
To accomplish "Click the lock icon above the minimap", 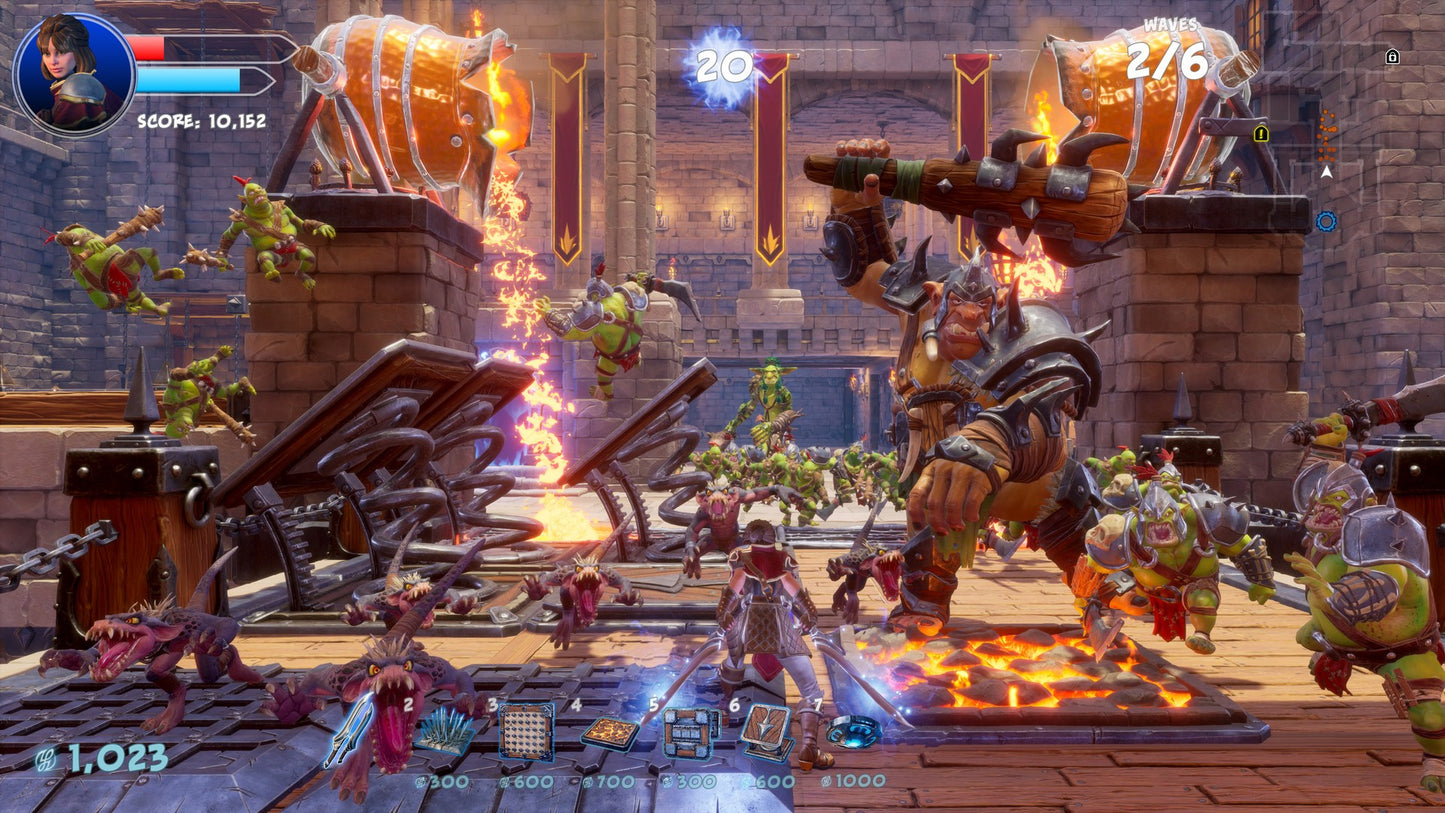I will [x=1393, y=56].
